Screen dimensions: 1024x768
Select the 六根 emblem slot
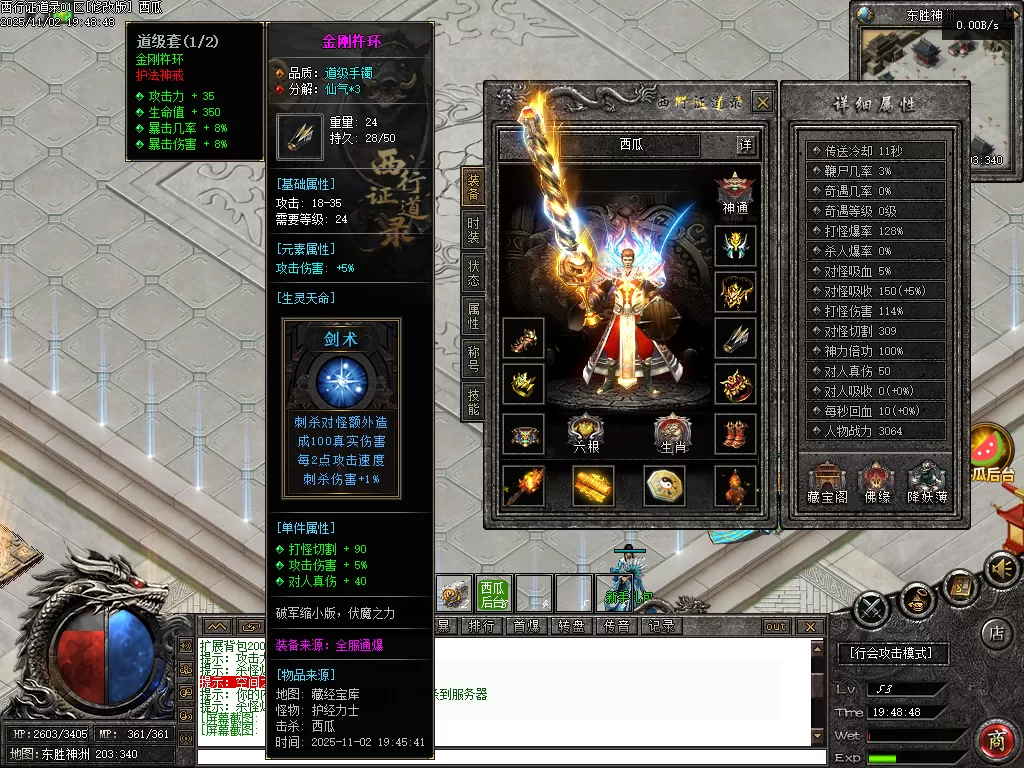pos(586,434)
